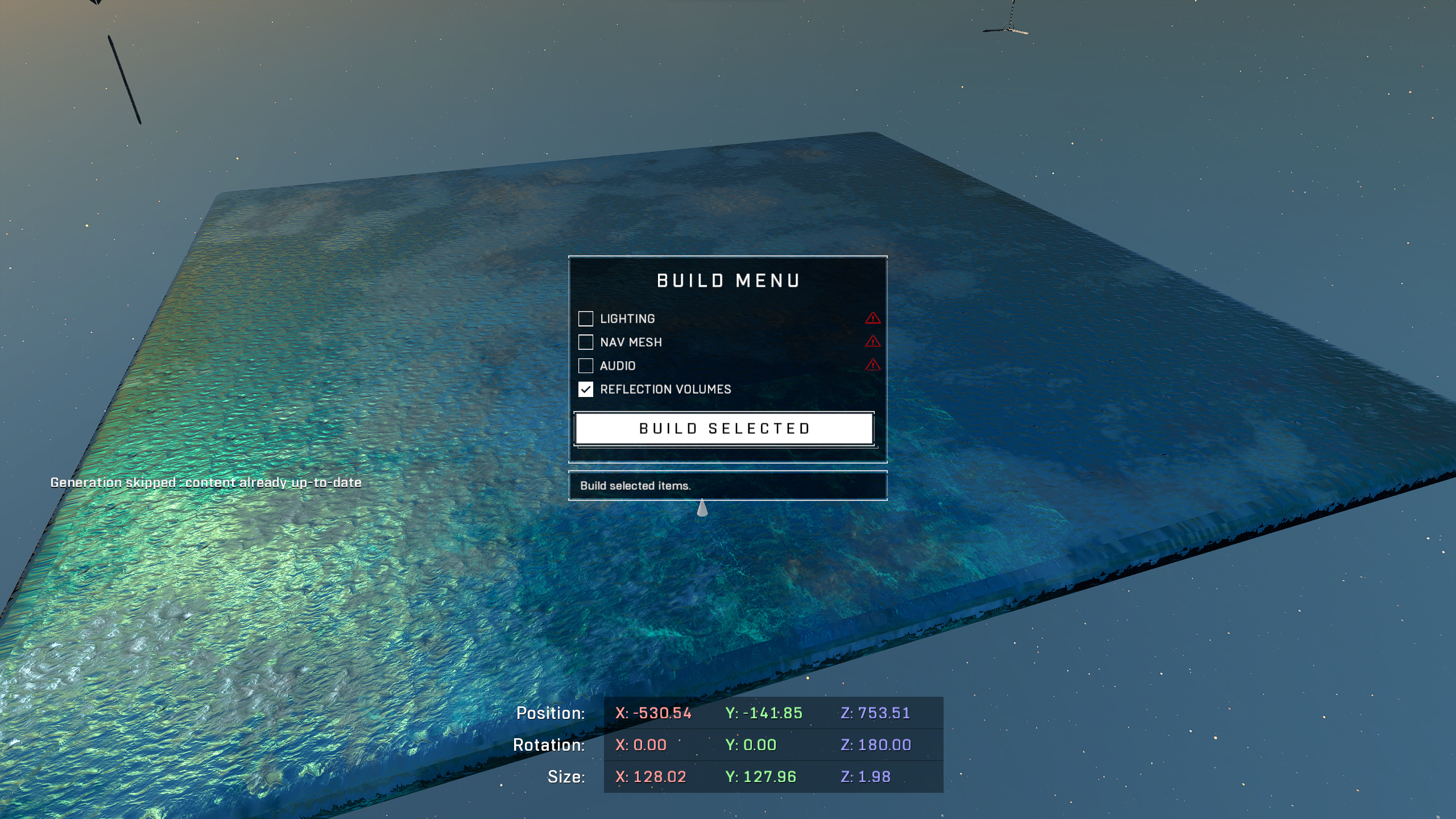Click the Position Z value field
Viewport: 1456px width, 819px height.
(875, 713)
